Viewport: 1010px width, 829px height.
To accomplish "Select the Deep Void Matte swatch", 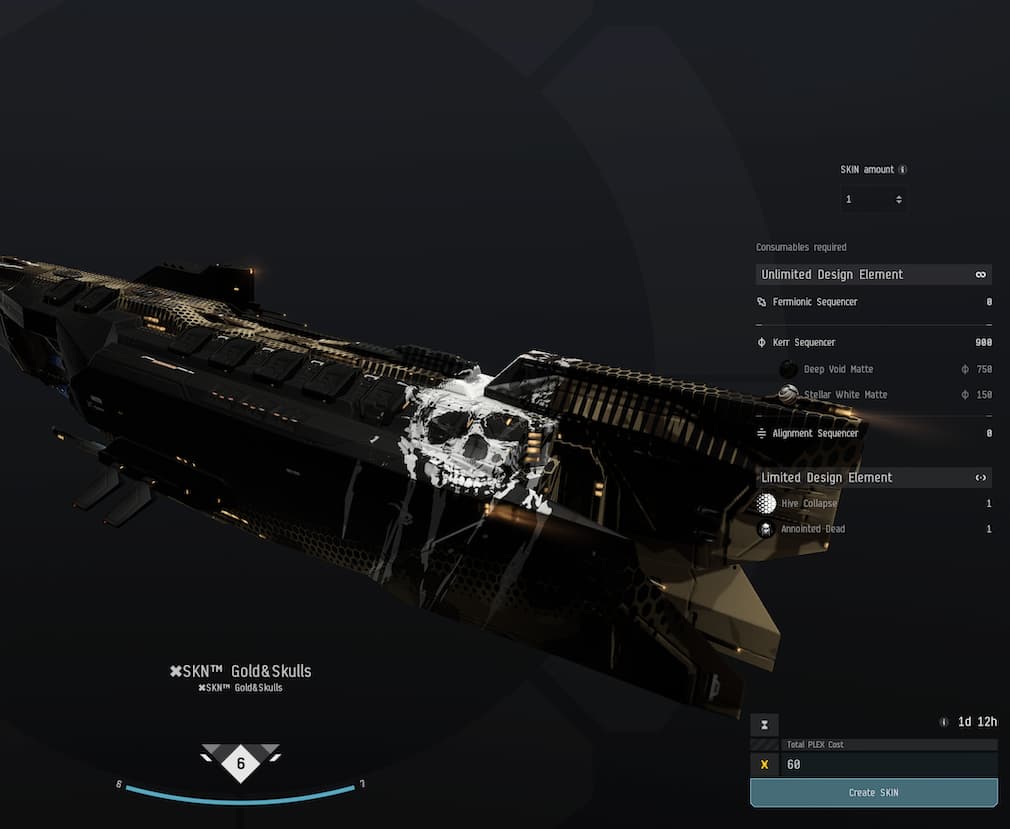I will (x=788, y=369).
